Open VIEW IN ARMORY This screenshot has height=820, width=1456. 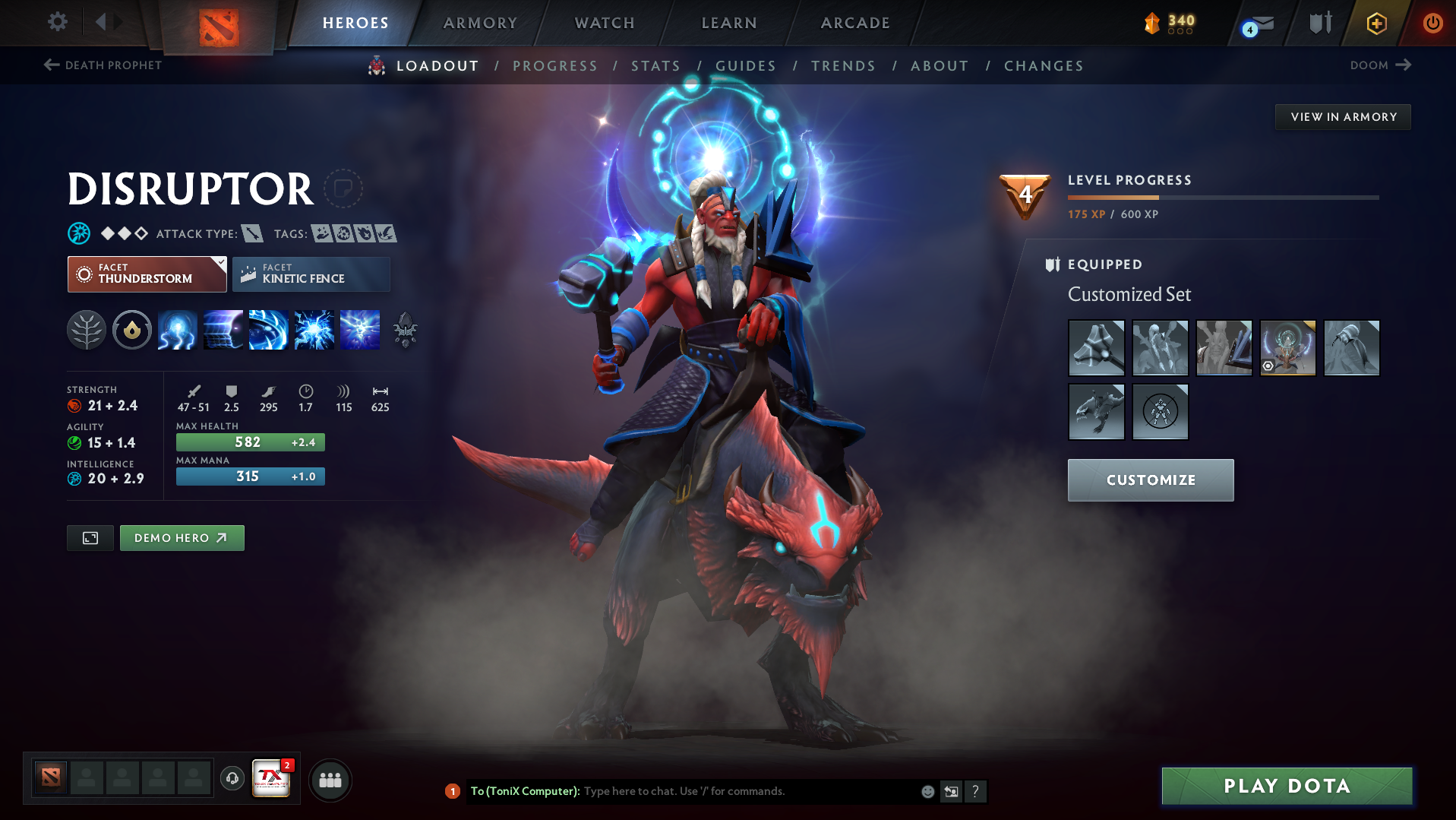pyautogui.click(x=1342, y=117)
